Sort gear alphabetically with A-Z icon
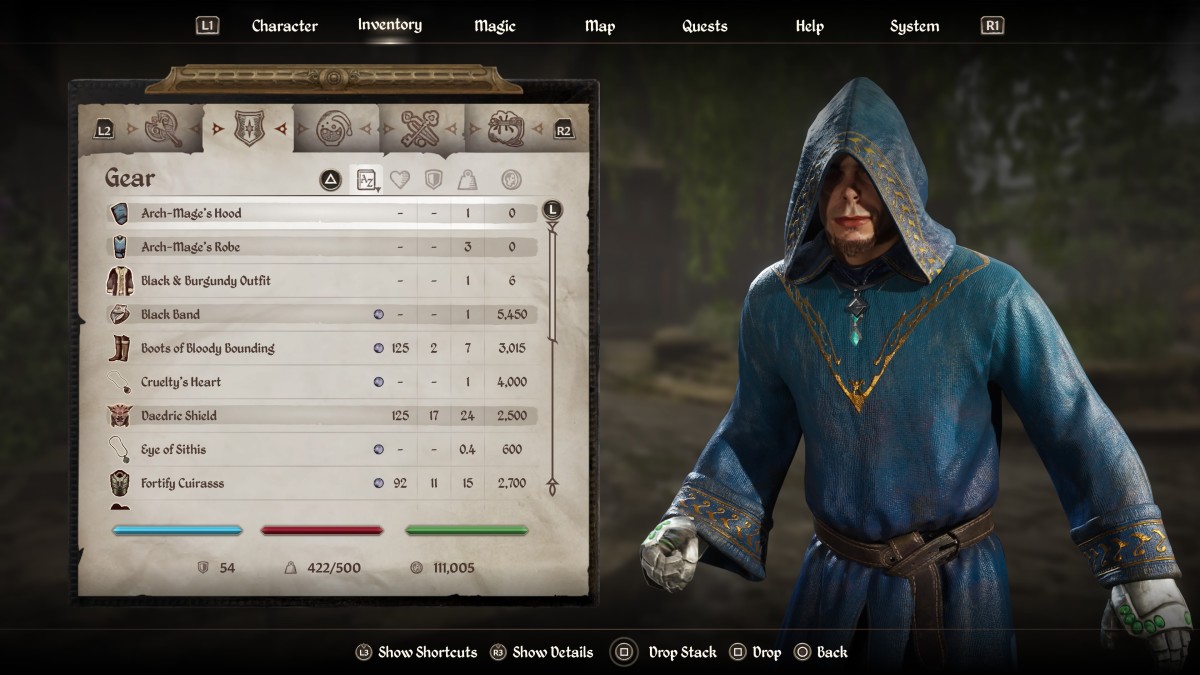The height and width of the screenshot is (675, 1200). tap(367, 180)
